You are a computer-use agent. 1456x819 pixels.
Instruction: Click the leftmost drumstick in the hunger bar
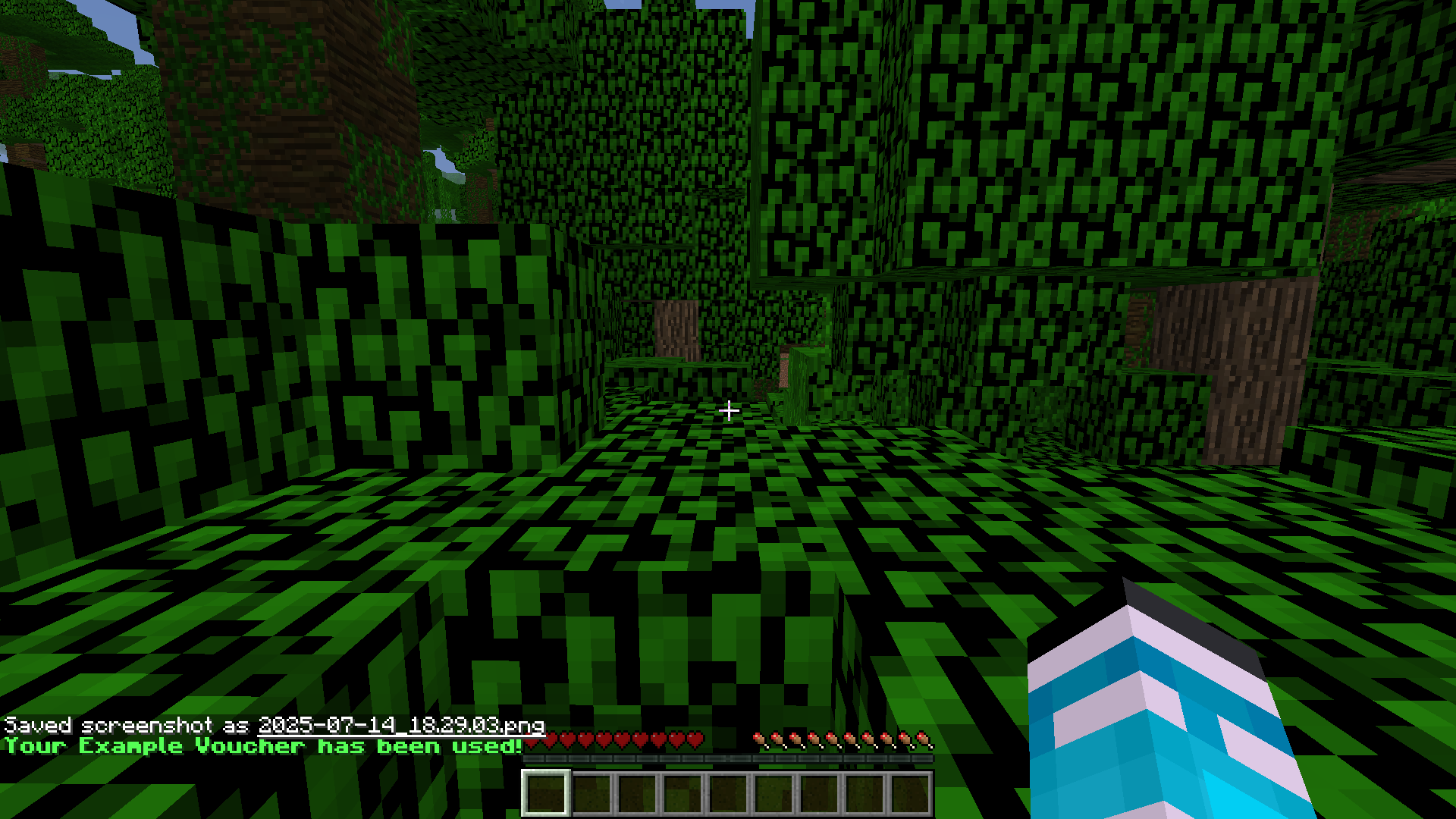point(758,738)
